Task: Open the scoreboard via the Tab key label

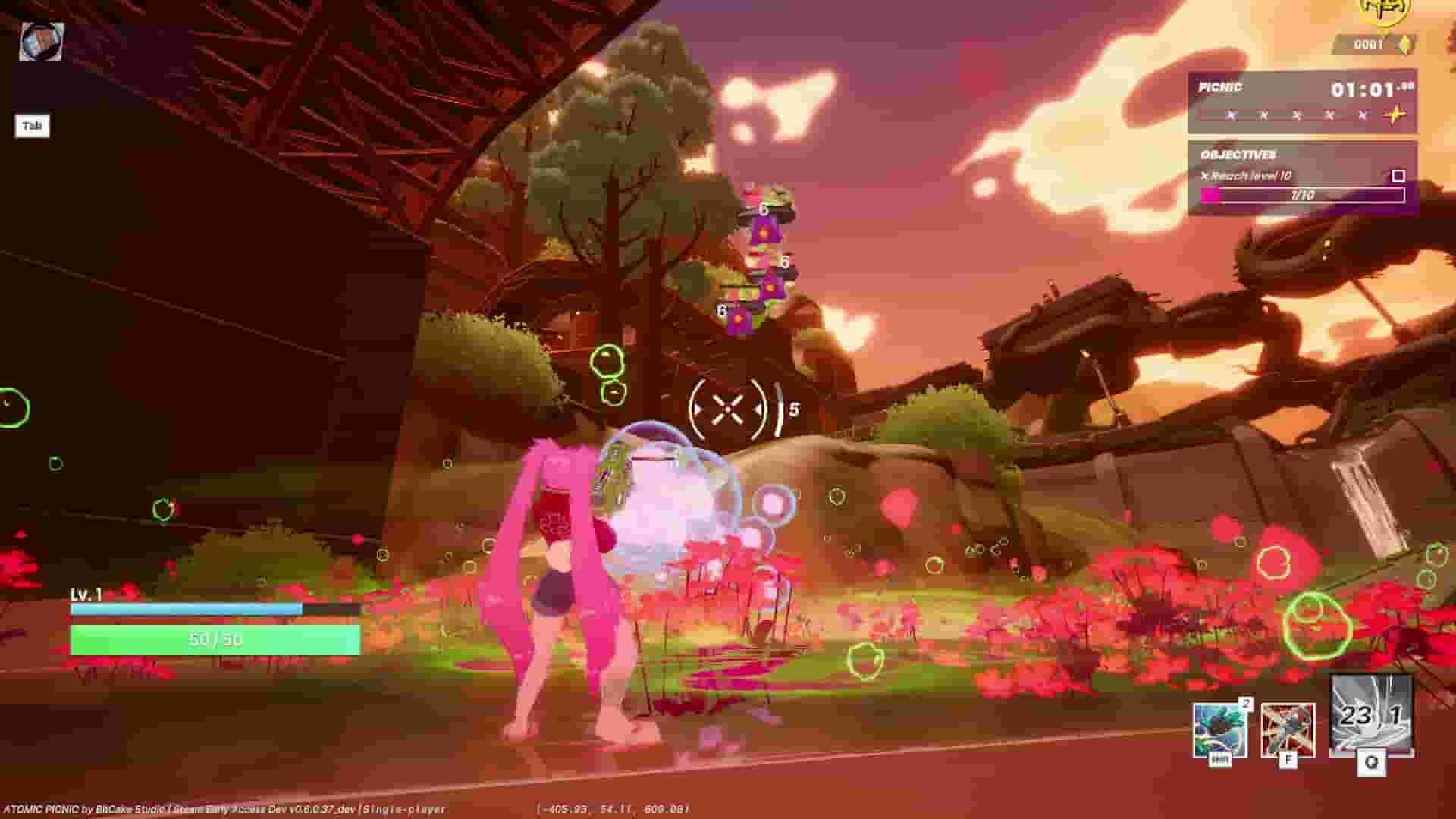Action: point(32,126)
